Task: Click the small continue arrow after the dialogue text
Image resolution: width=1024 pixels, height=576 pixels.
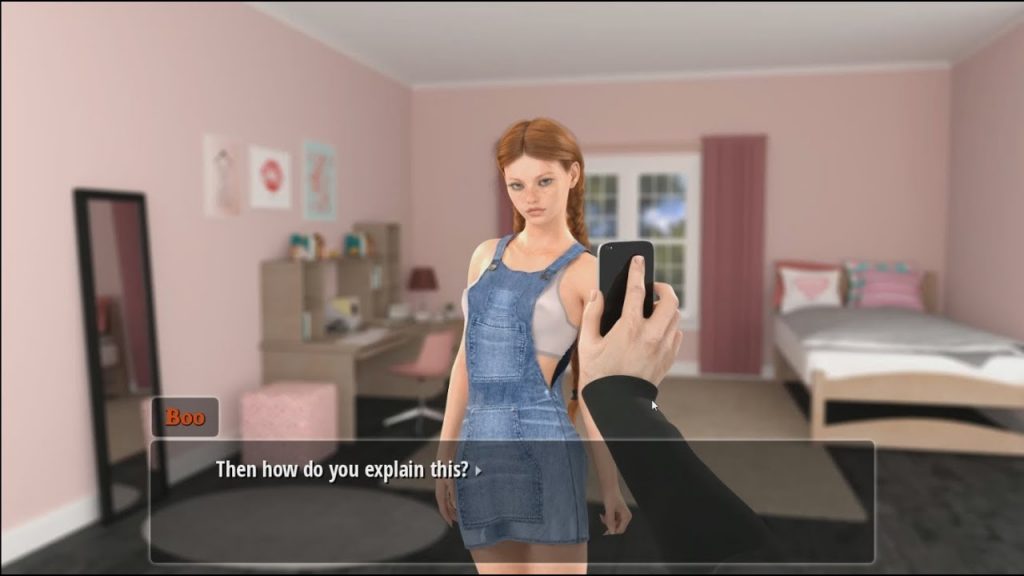Action: click(479, 469)
